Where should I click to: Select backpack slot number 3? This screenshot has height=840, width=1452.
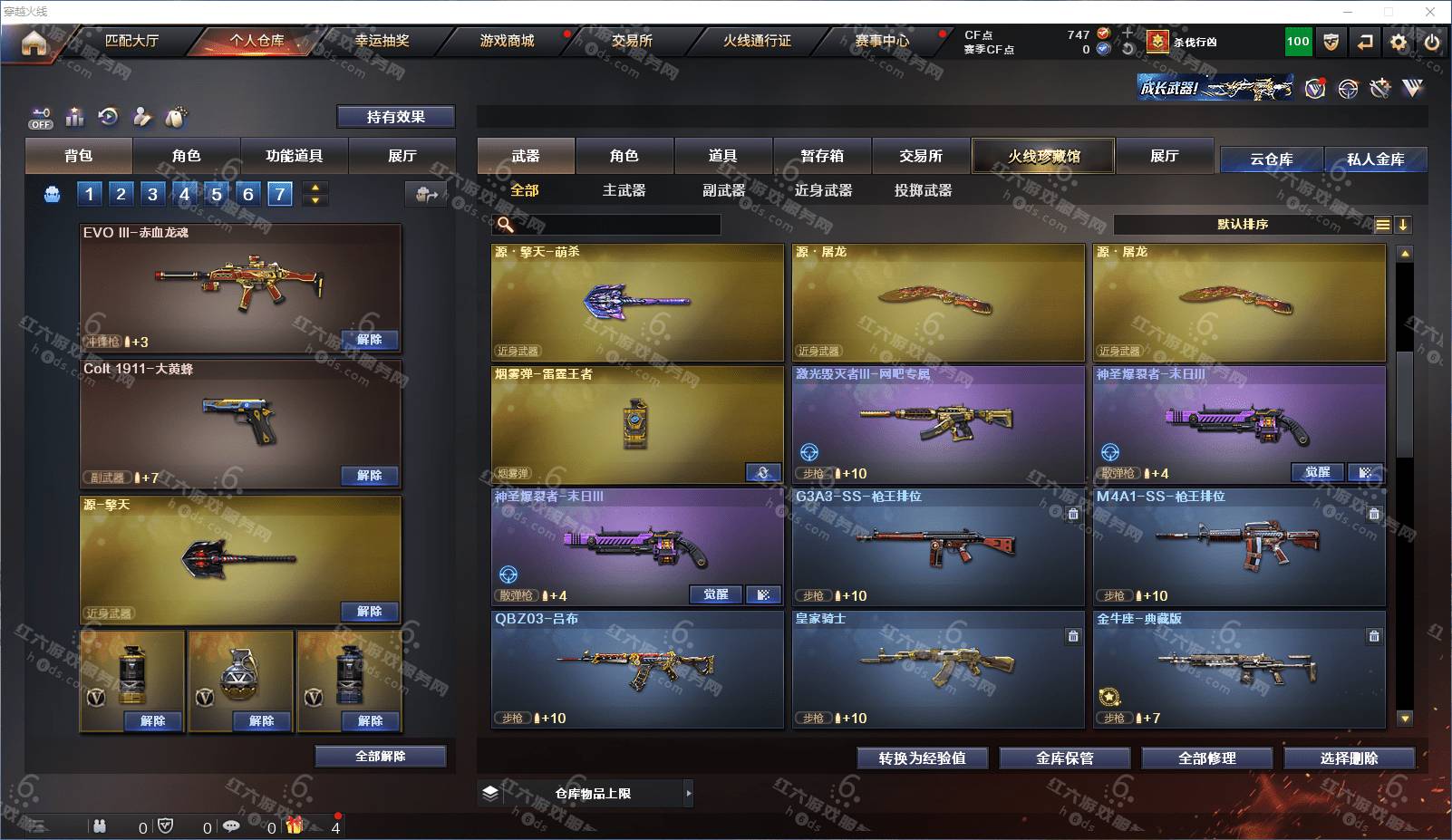152,193
